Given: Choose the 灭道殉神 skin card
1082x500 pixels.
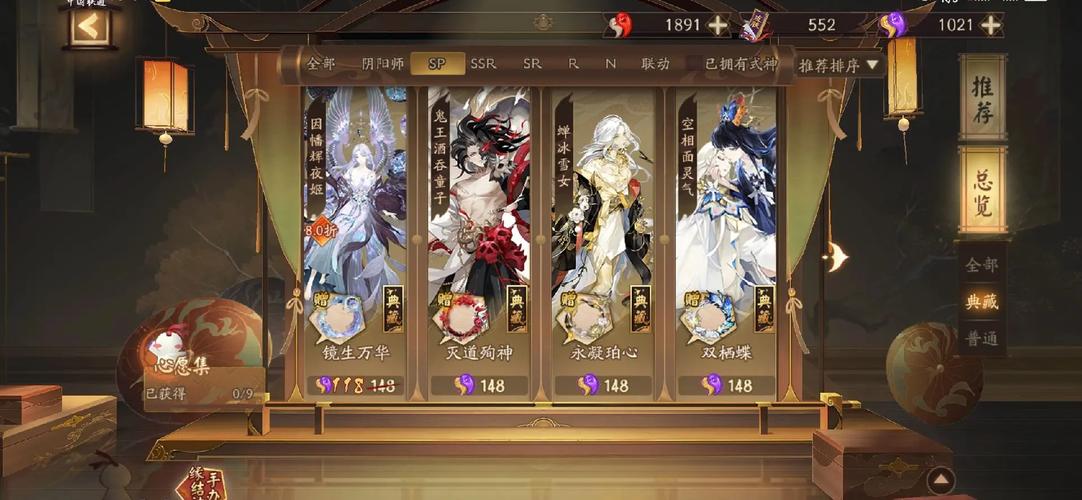Looking at the screenshot, I should (x=479, y=230).
